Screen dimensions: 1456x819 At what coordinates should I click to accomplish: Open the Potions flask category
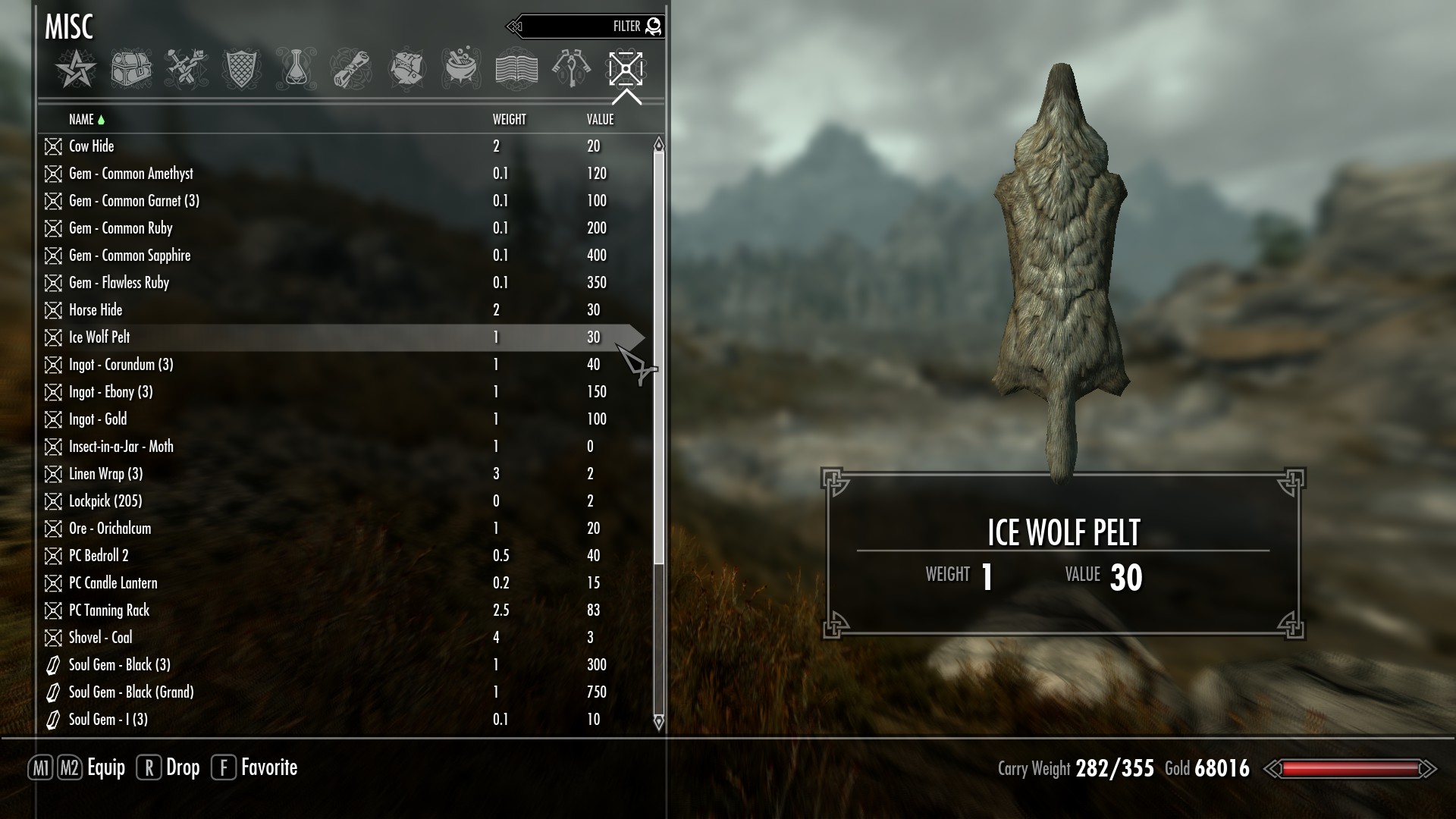pyautogui.click(x=297, y=70)
